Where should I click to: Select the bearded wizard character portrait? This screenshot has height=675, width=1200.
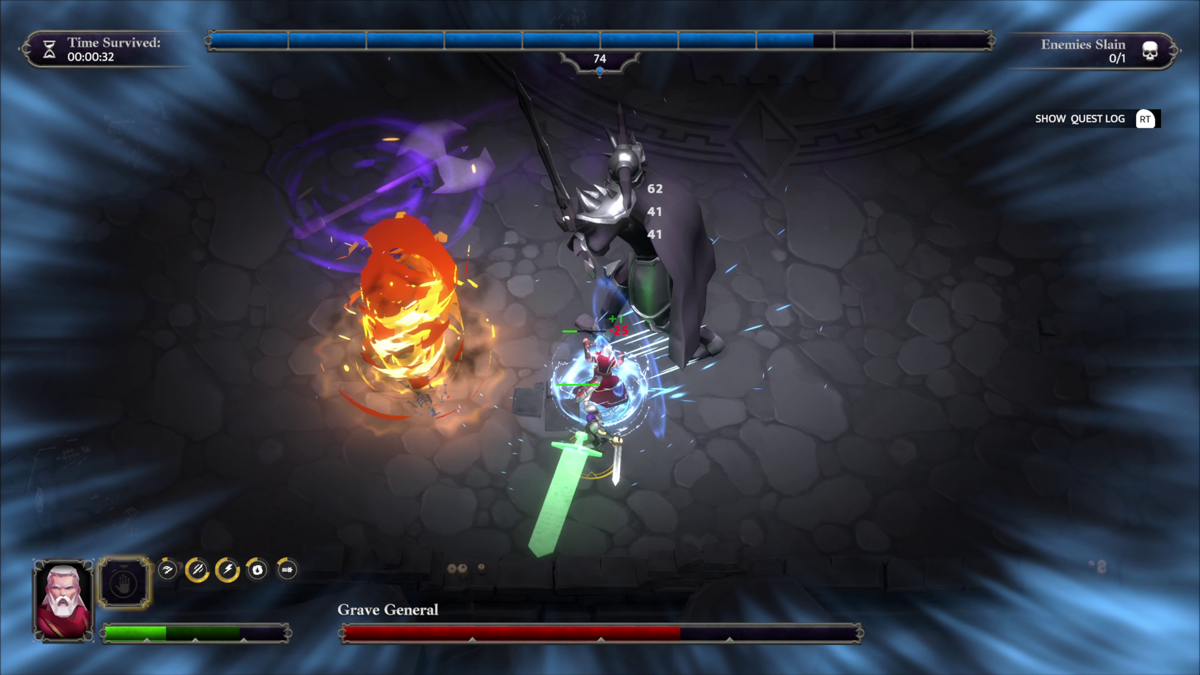[64, 598]
